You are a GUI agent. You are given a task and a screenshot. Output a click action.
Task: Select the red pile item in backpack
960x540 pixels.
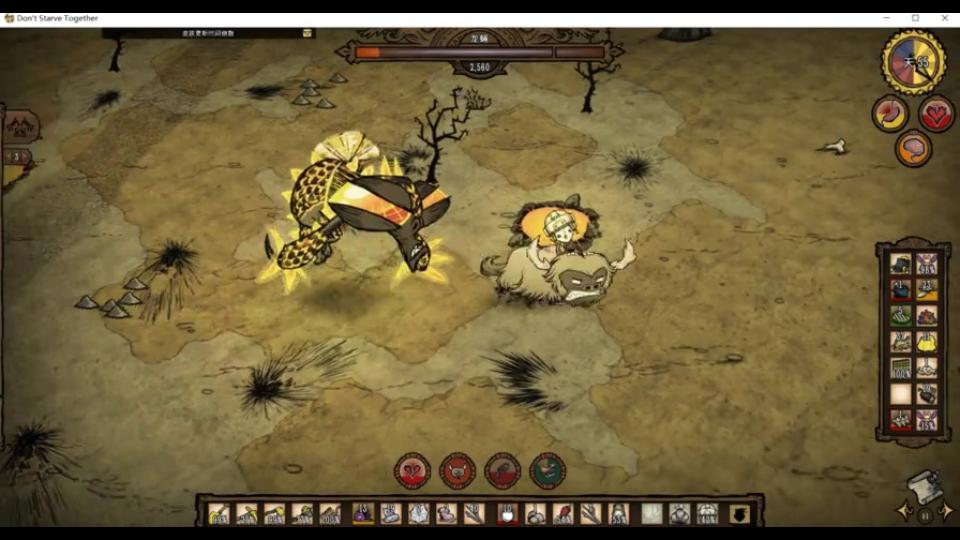(x=927, y=316)
